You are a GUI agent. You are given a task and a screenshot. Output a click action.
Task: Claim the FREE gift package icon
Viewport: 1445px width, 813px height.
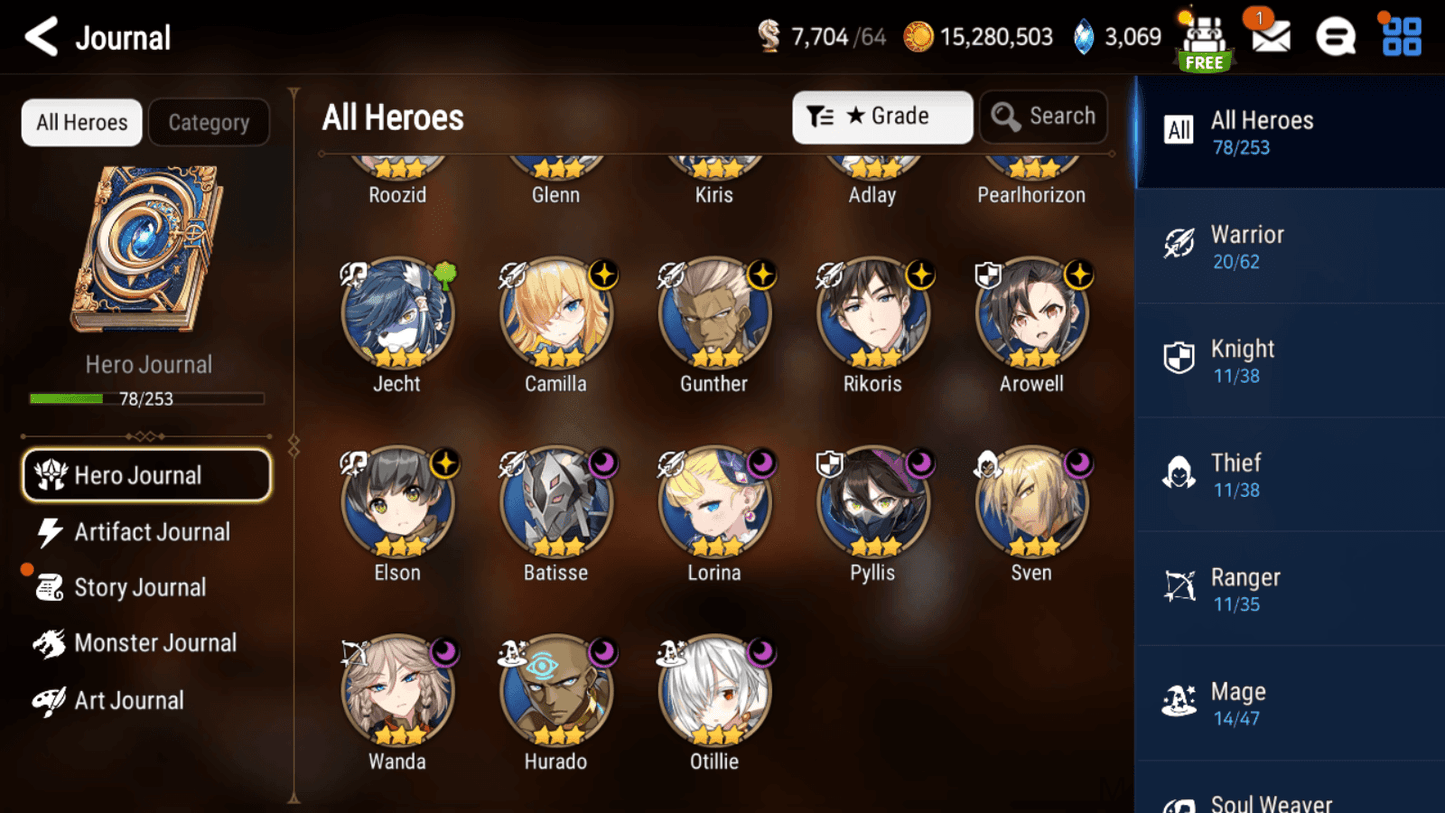1204,40
